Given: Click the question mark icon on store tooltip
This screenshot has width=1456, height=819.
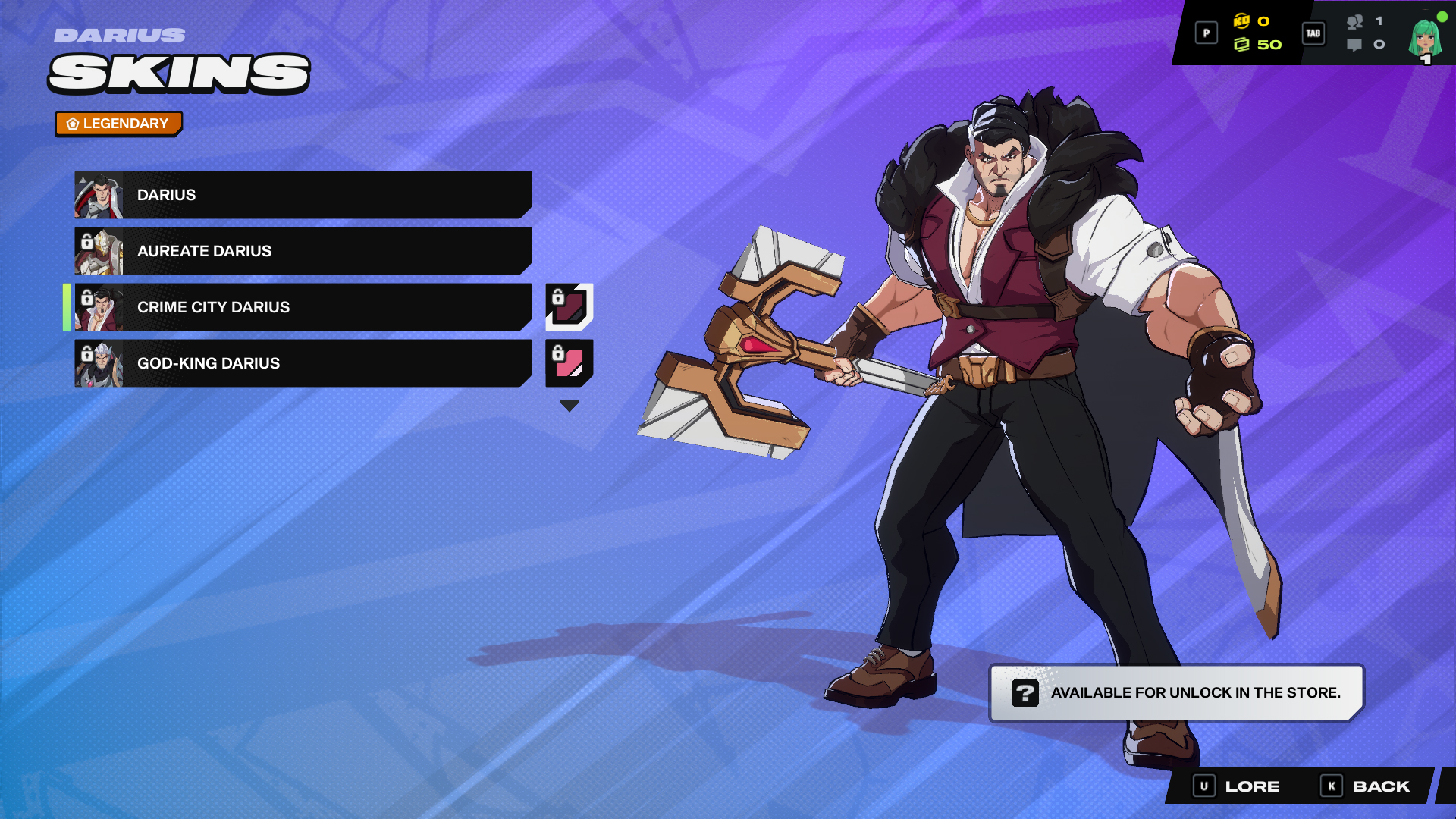Looking at the screenshot, I should pyautogui.click(x=1026, y=692).
